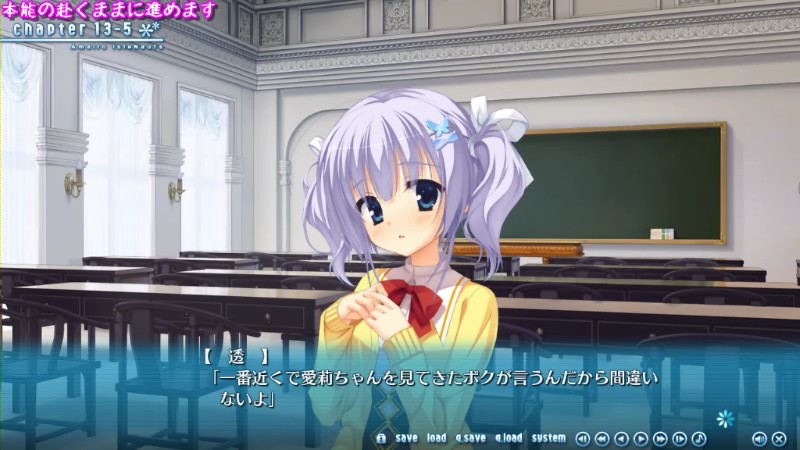Click the double-arrow rewind icon
800x450 pixels.
(x=602, y=438)
